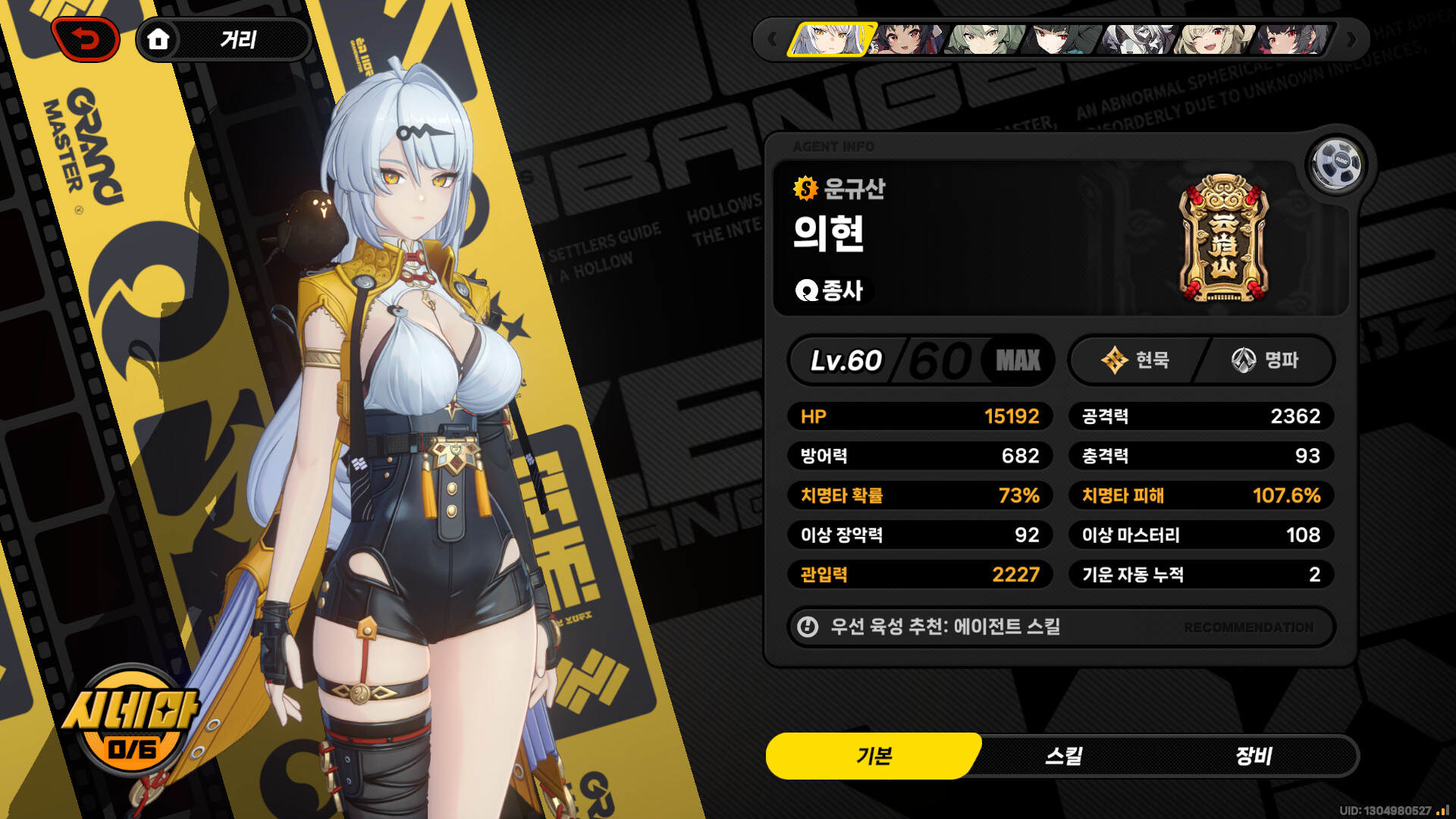1456x819 pixels.
Task: Open the 우선 육성 추천 recommendation bar
Action: click(1060, 627)
